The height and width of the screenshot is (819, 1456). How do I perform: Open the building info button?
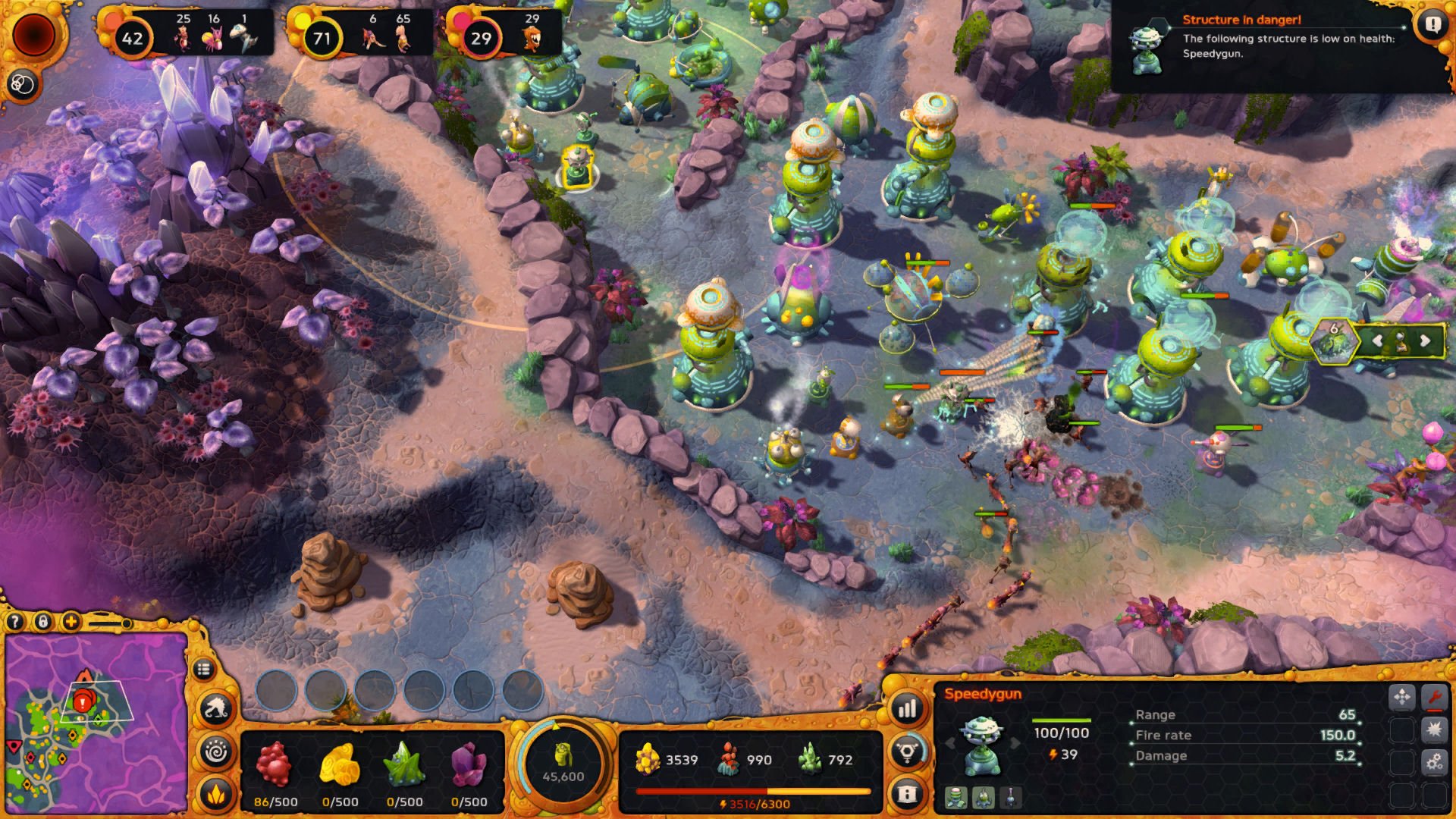pos(907,793)
